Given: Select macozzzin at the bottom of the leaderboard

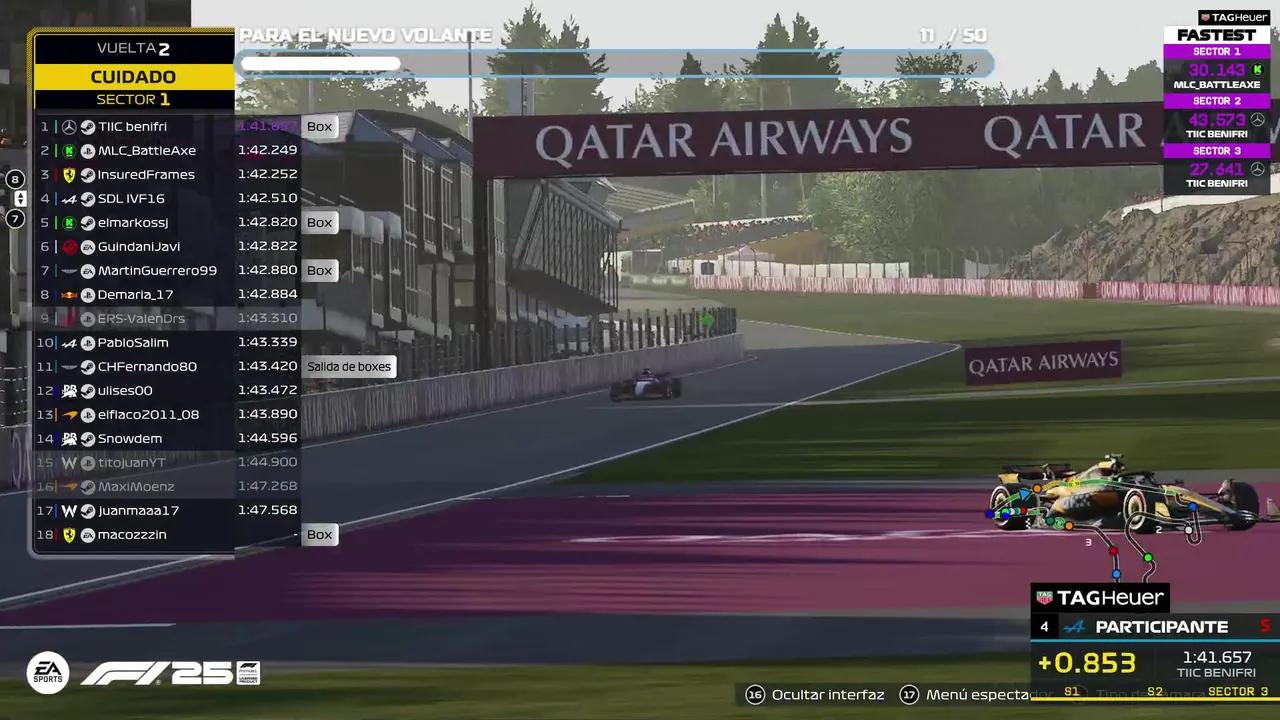Looking at the screenshot, I should [132, 535].
